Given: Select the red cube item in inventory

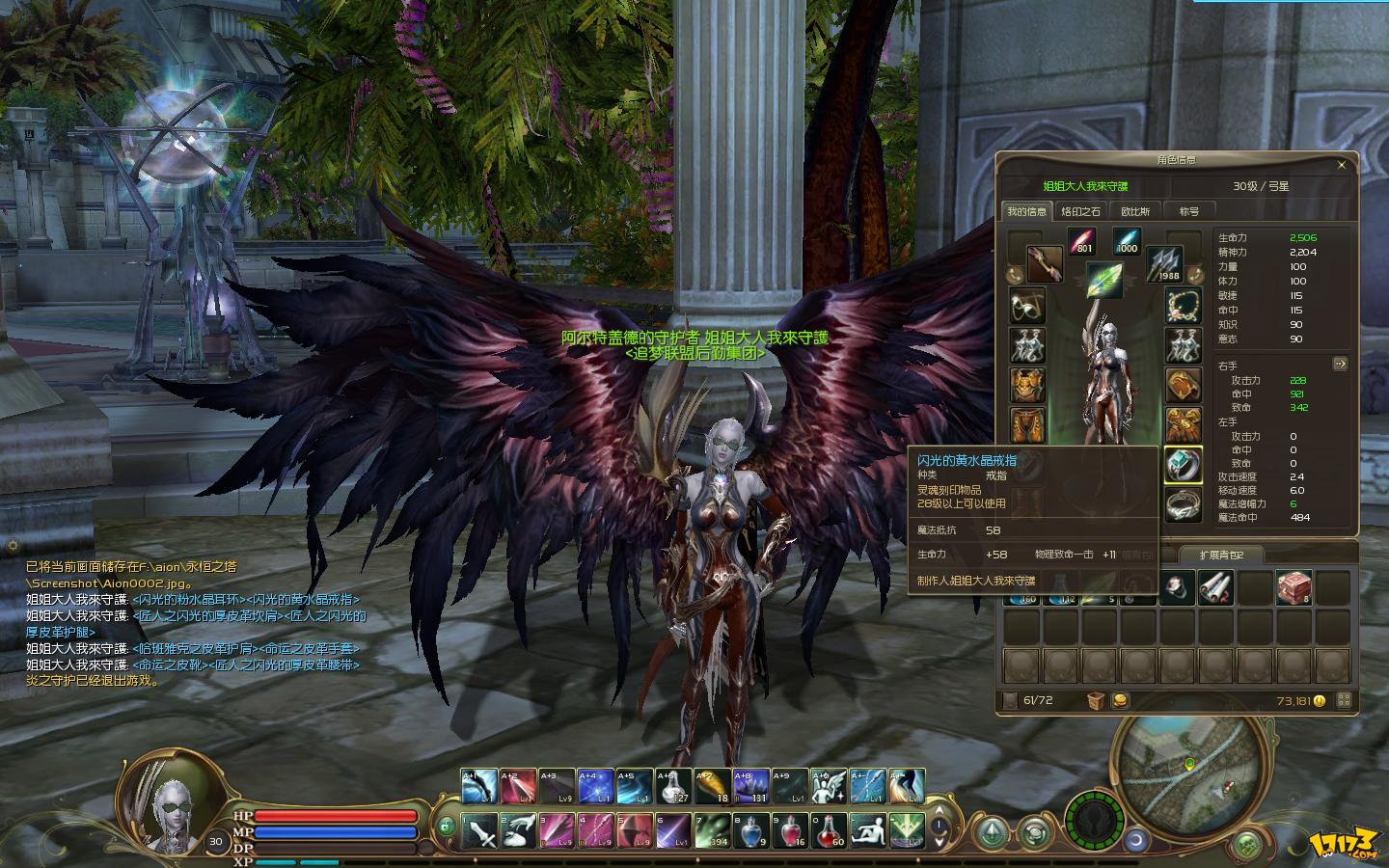Looking at the screenshot, I should click(1293, 586).
